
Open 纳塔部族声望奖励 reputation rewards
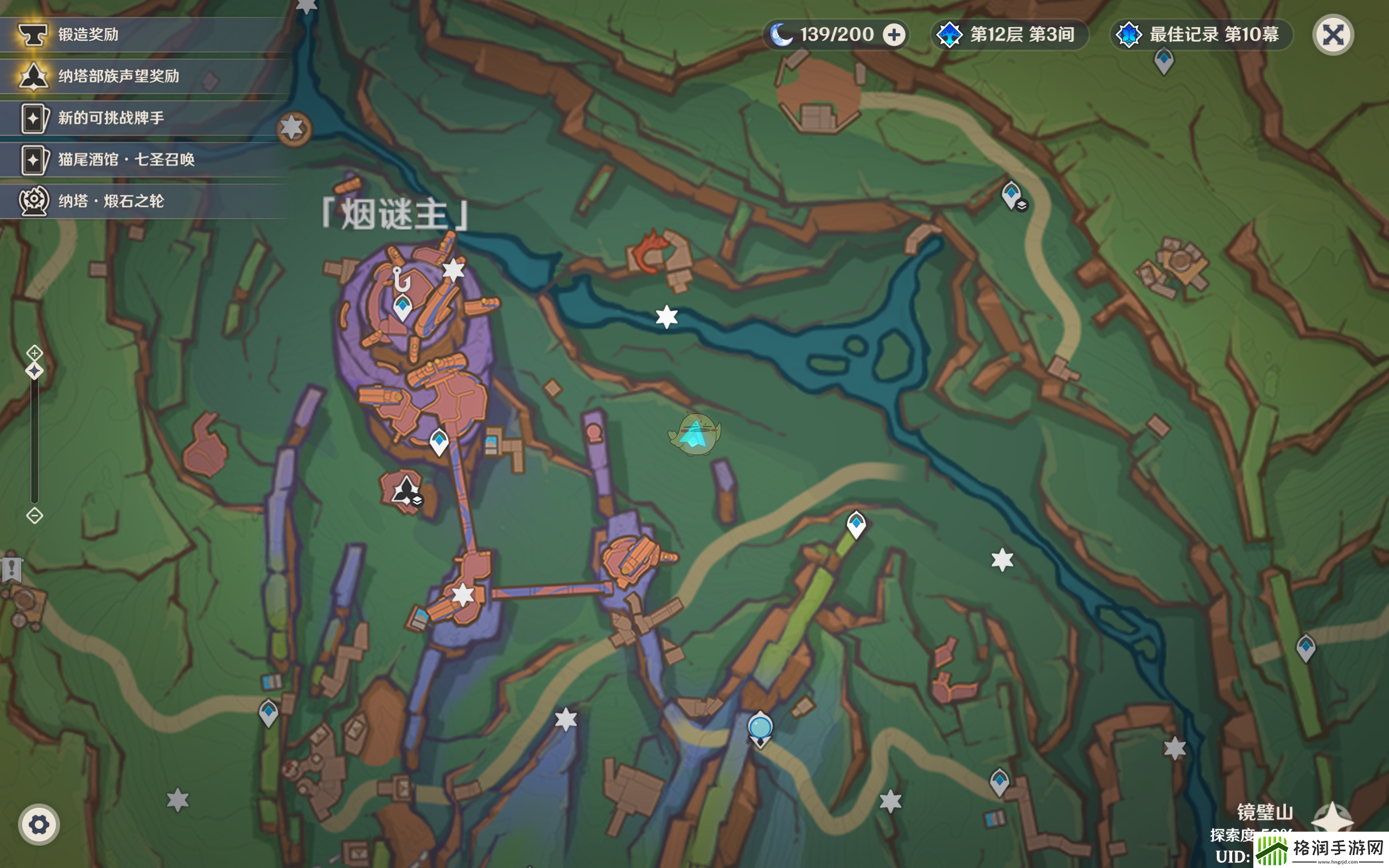pos(118,76)
